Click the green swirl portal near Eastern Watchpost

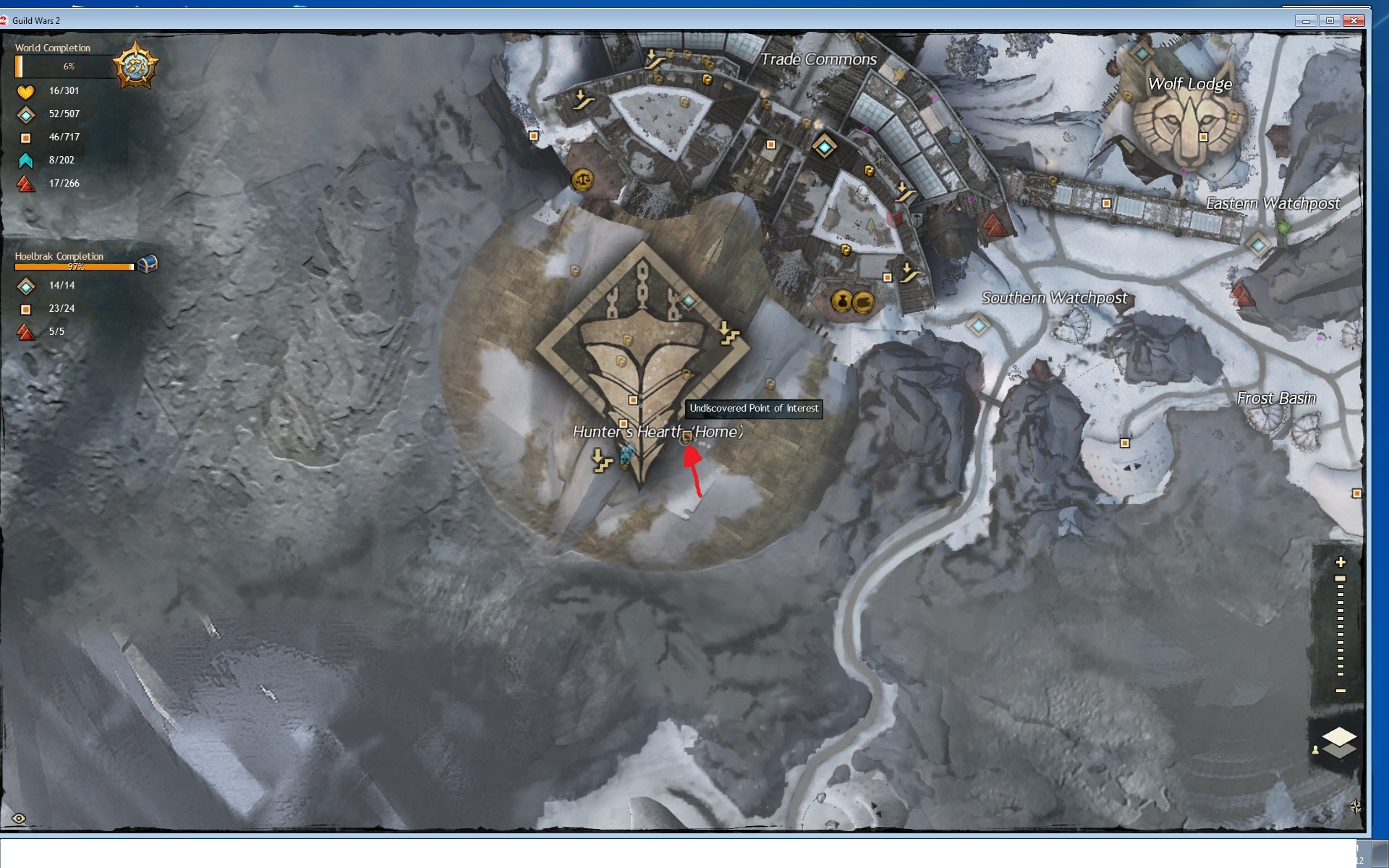[x=1283, y=229]
